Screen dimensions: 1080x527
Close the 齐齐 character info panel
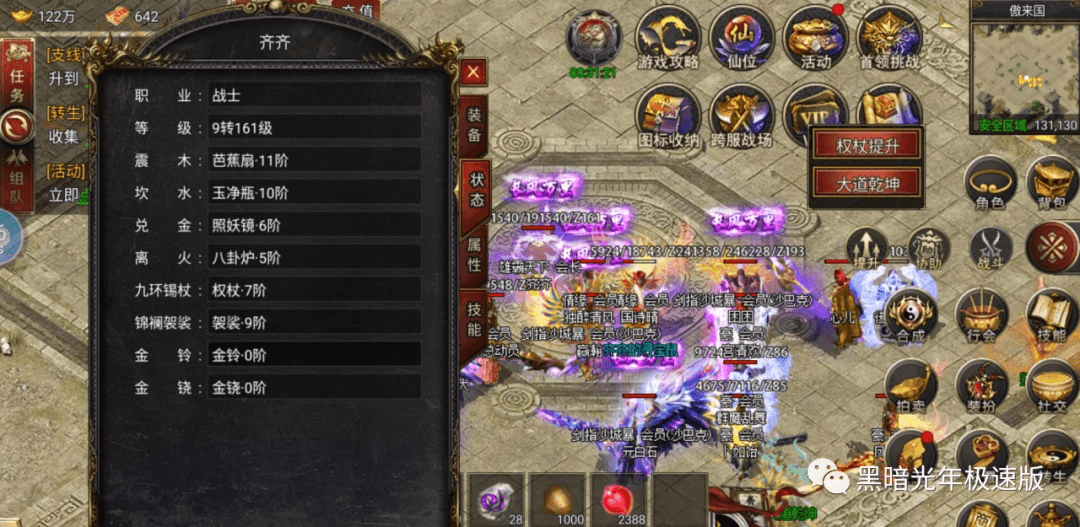click(474, 71)
